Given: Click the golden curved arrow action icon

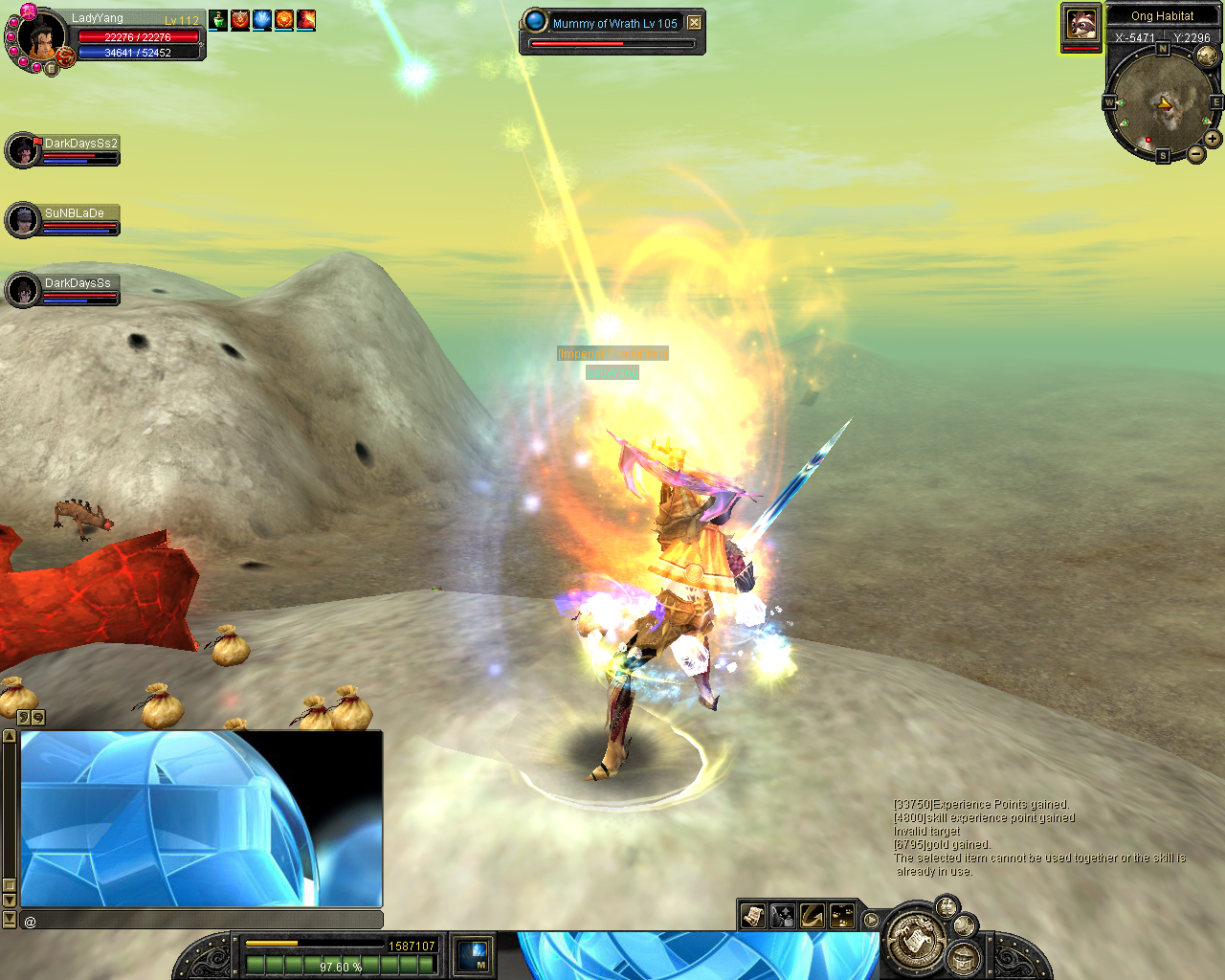Looking at the screenshot, I should coord(813,916).
